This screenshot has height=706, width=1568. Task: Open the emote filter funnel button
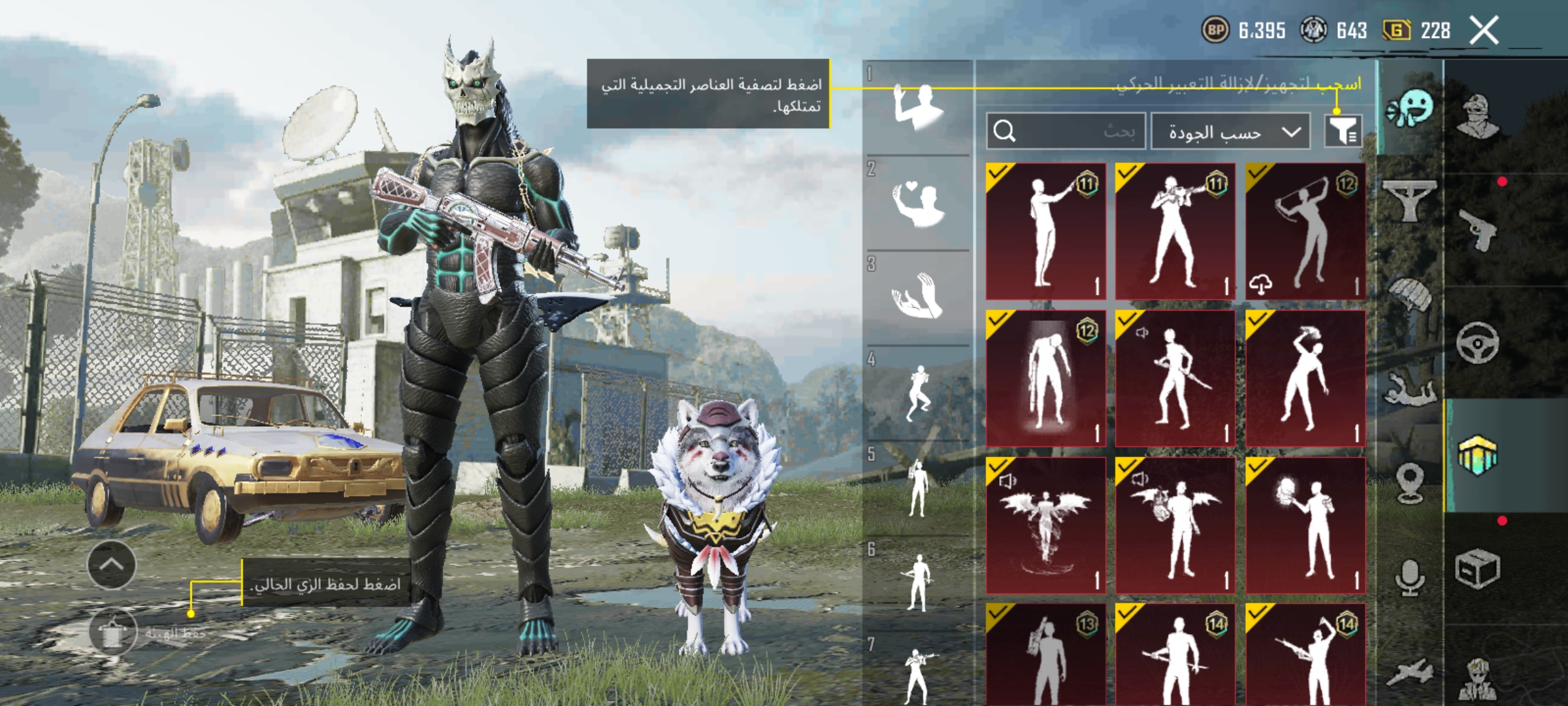(x=1343, y=131)
